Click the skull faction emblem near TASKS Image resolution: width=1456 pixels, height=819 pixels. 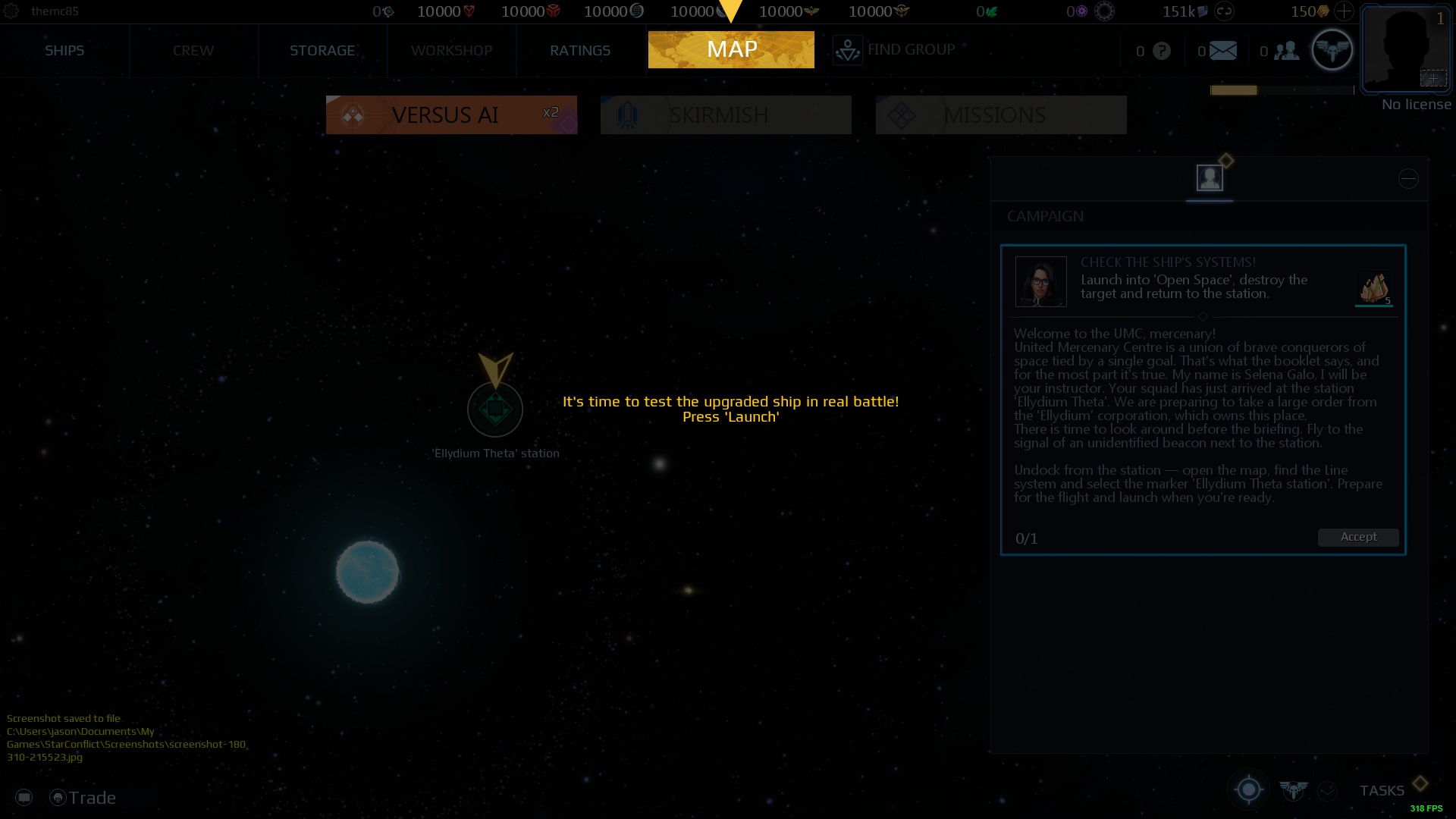tap(1294, 789)
